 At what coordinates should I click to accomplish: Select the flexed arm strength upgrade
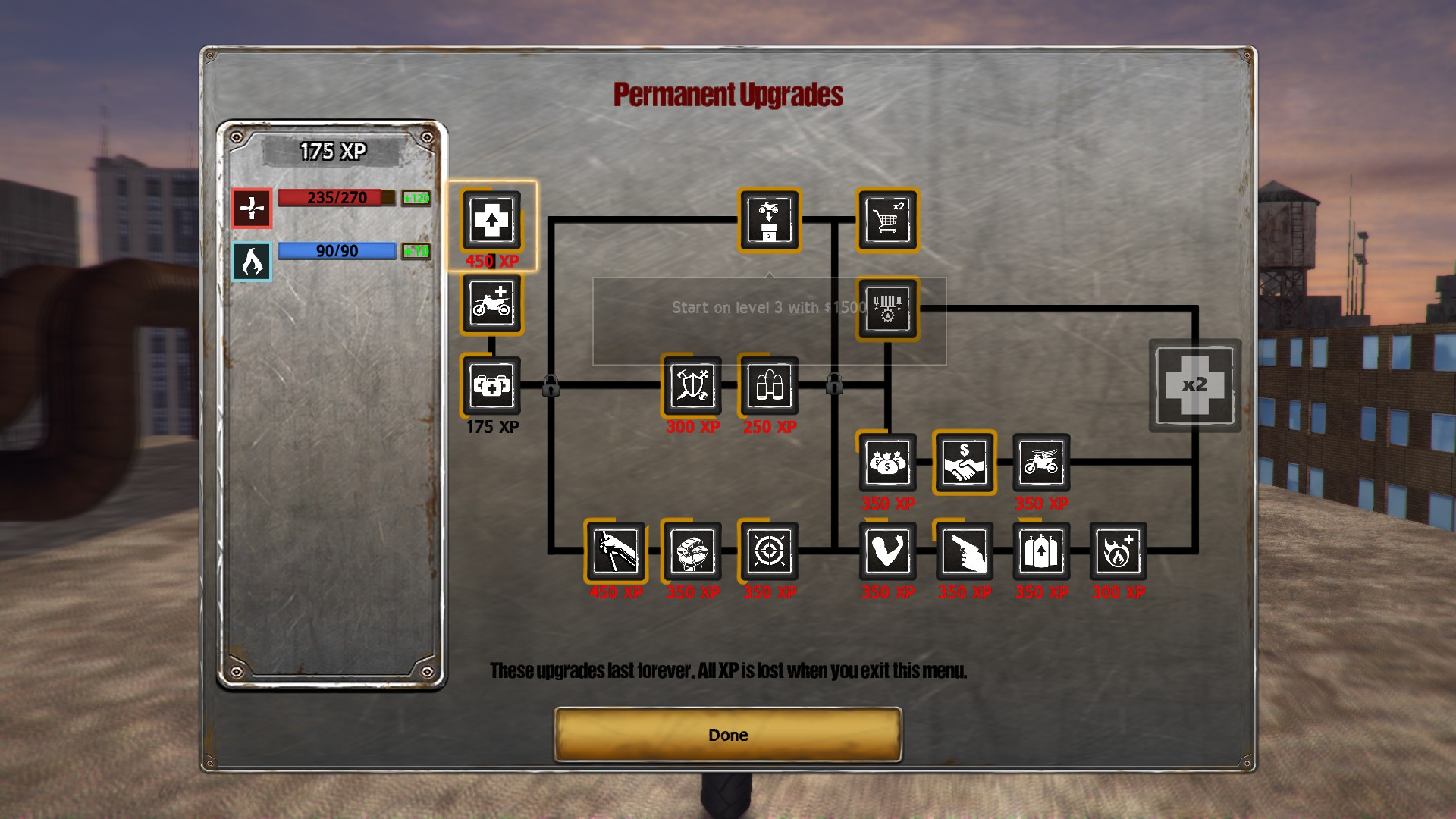coord(887,551)
